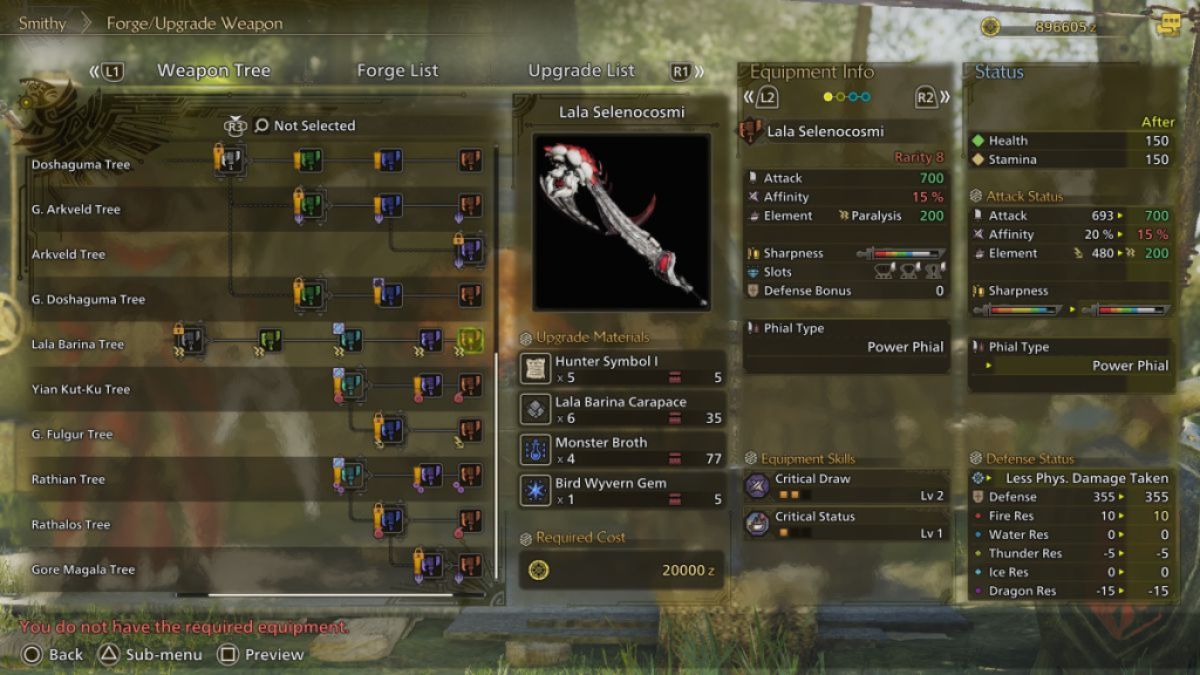This screenshot has width=1200, height=675.
Task: Click the Lala Barina Carapace material row
Action: click(x=621, y=410)
